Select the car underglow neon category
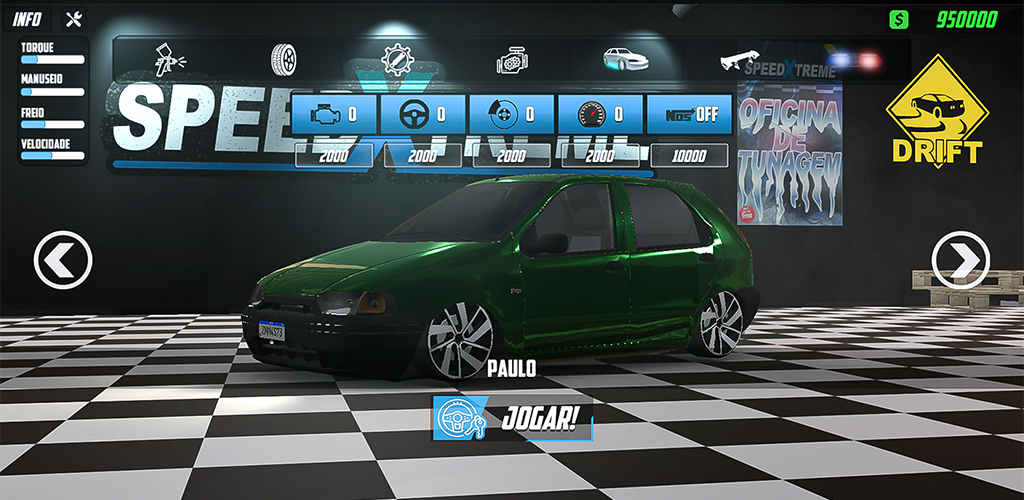 tap(625, 59)
